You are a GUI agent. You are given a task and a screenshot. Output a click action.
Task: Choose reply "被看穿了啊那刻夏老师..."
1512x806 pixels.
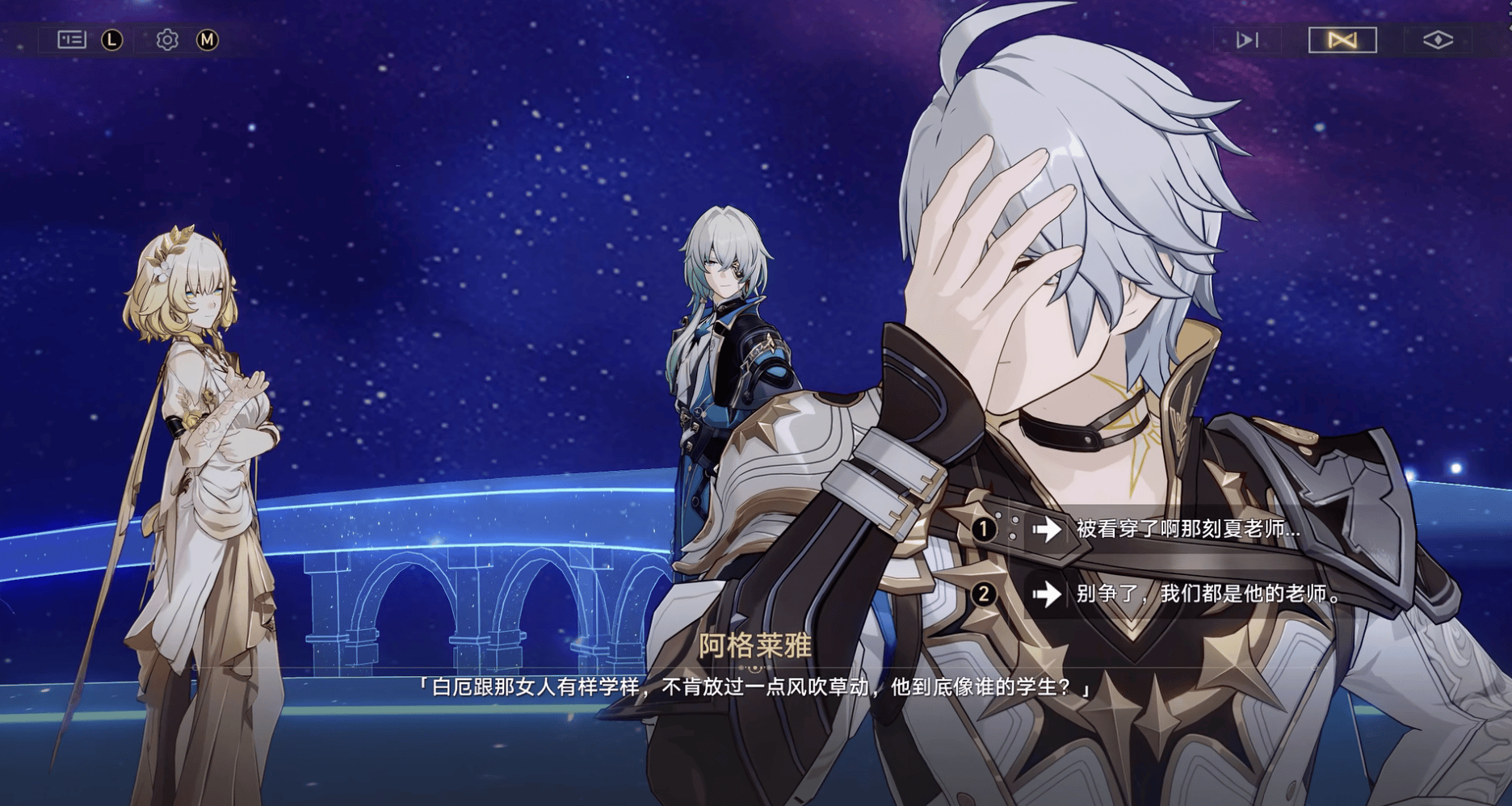point(1187,530)
